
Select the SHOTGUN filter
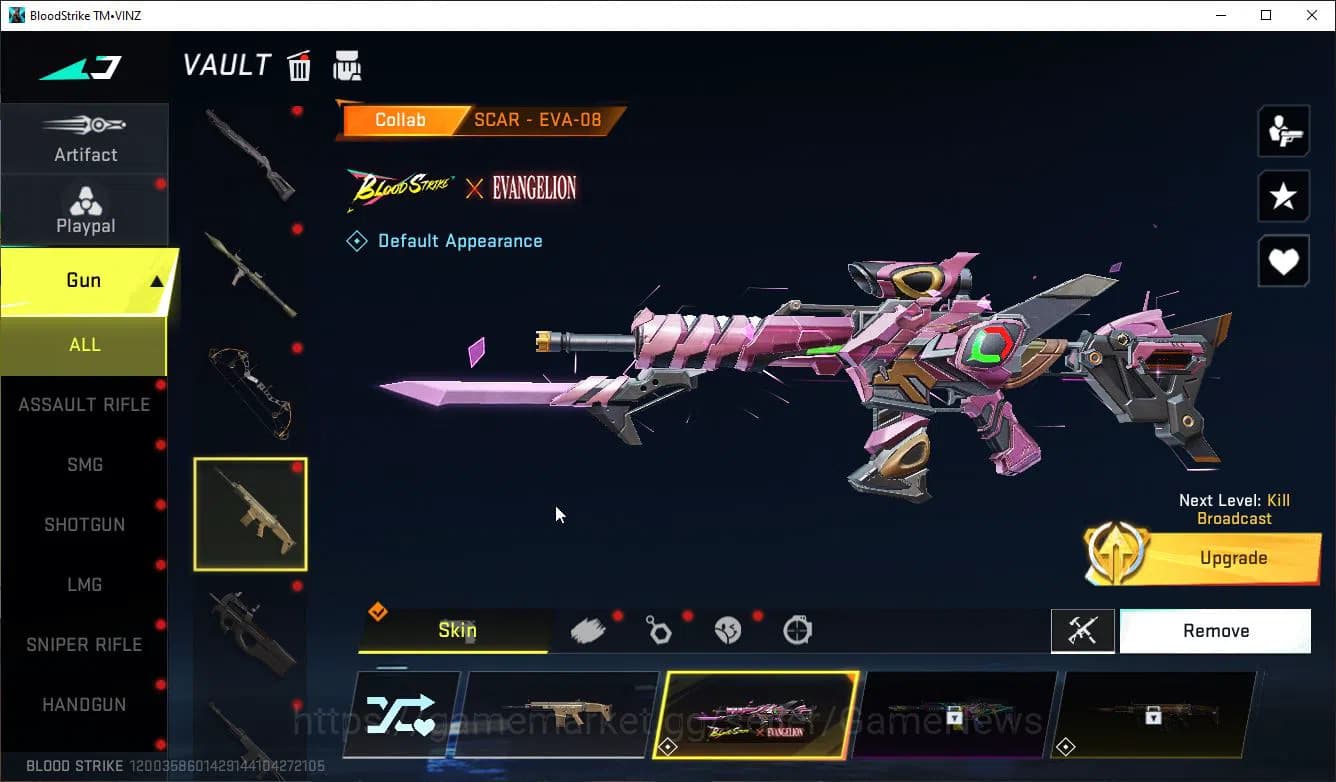pos(84,525)
